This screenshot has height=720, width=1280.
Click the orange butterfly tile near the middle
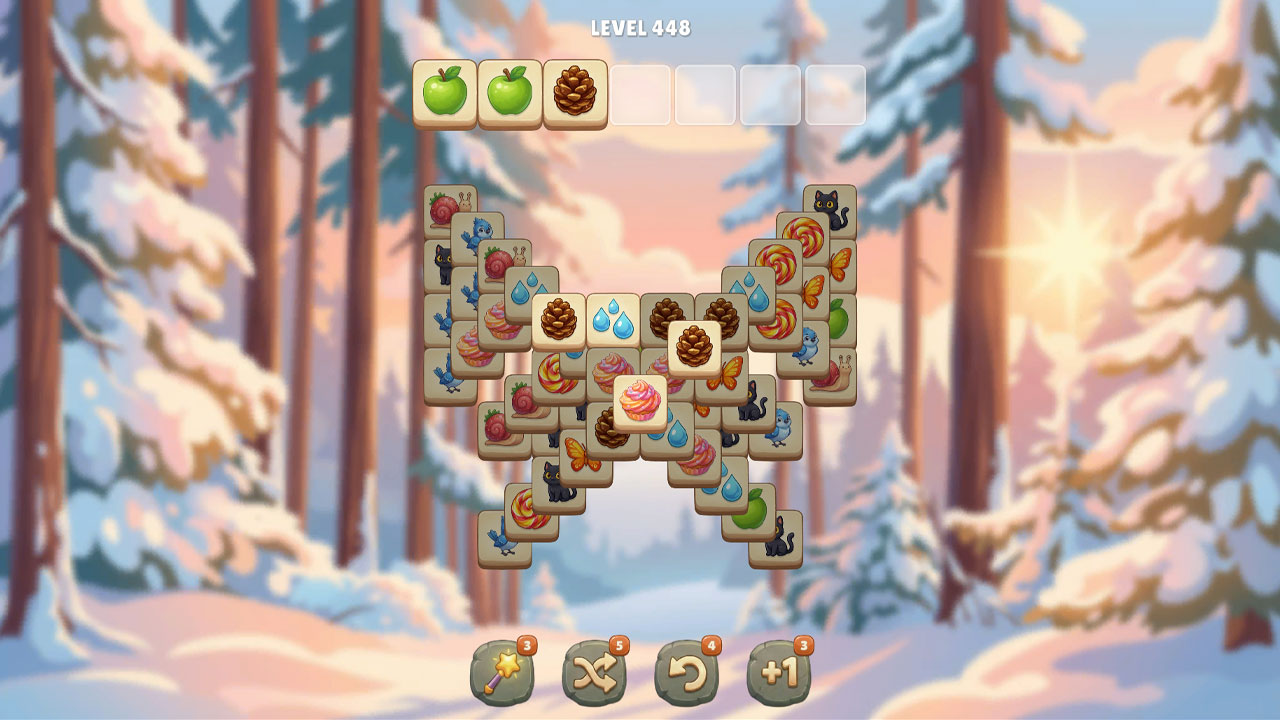[x=730, y=375]
